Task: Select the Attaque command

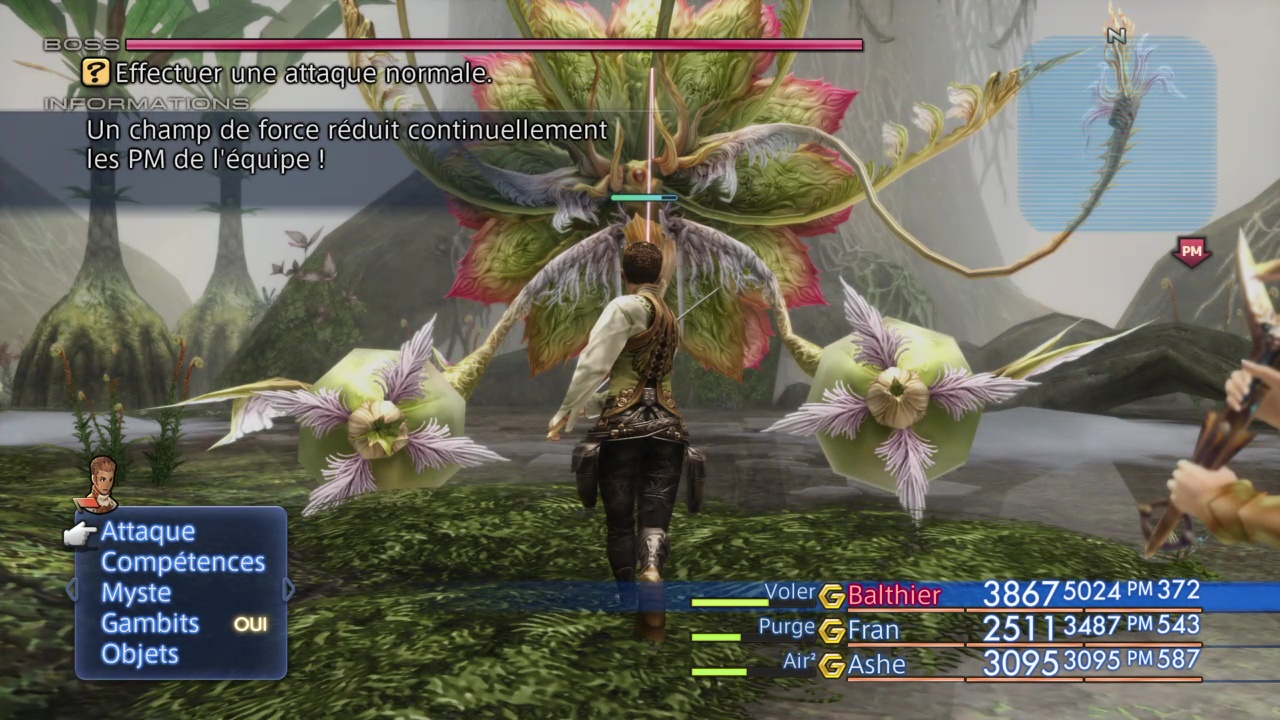Action: coord(148,532)
